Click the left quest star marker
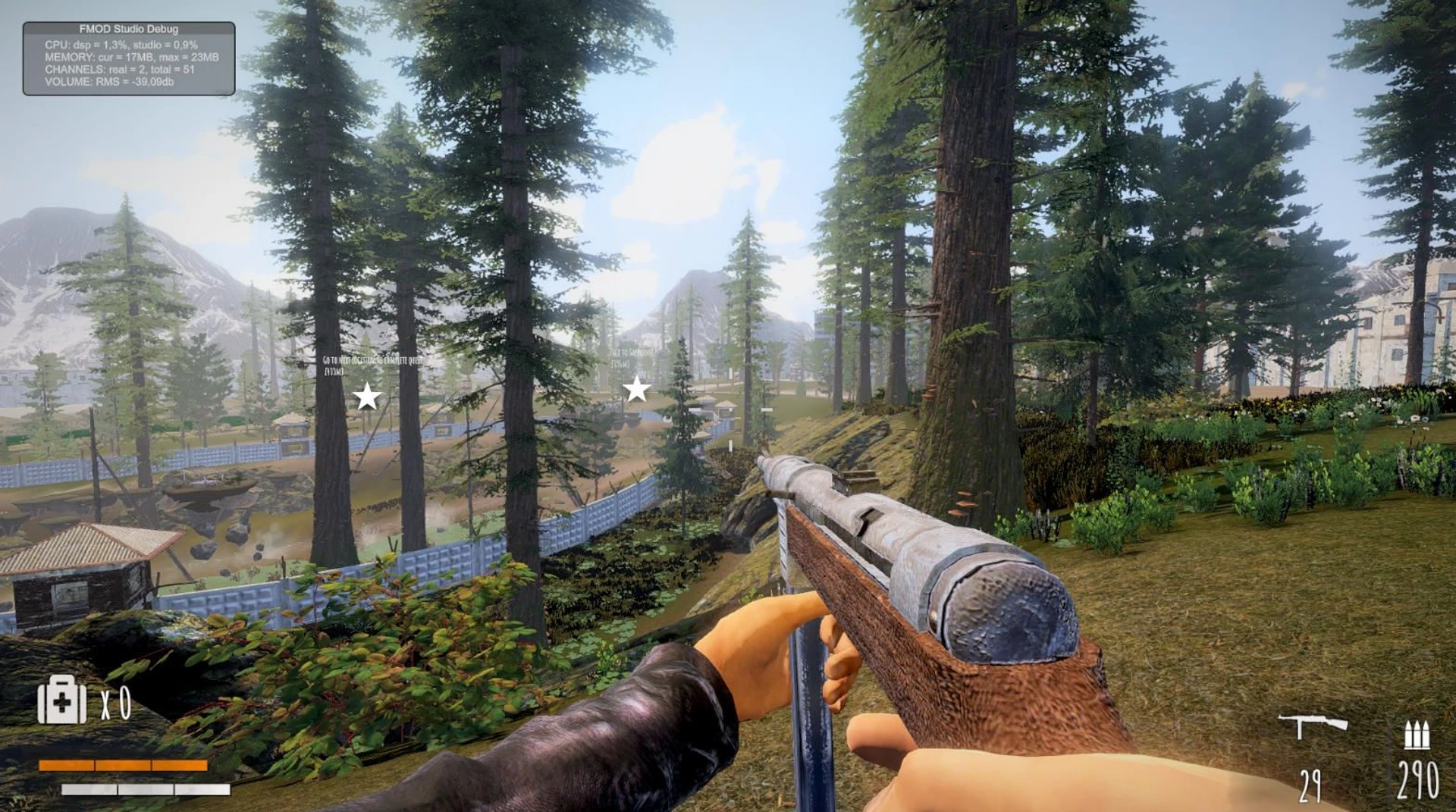Viewport: 1456px width, 812px height. tap(366, 395)
